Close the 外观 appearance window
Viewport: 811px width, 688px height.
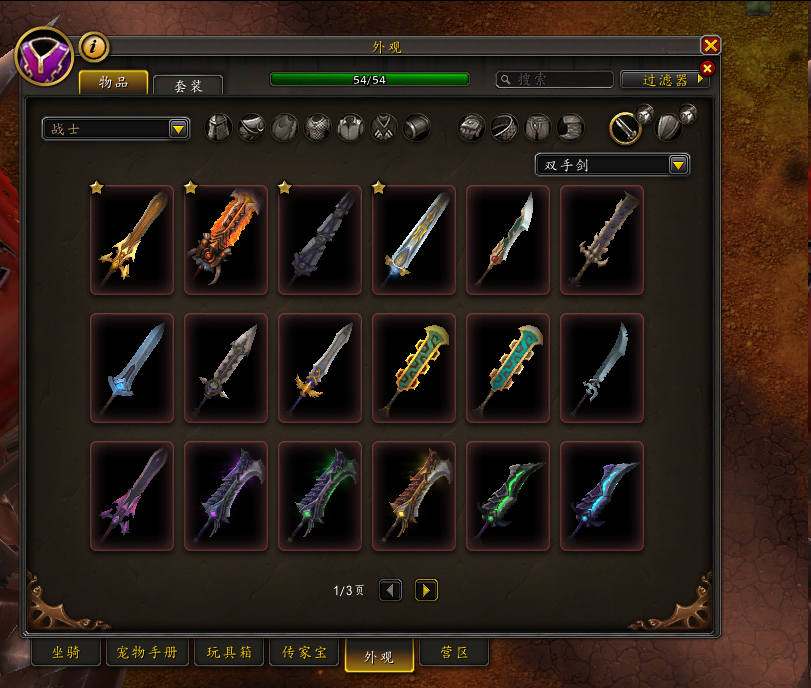(710, 45)
